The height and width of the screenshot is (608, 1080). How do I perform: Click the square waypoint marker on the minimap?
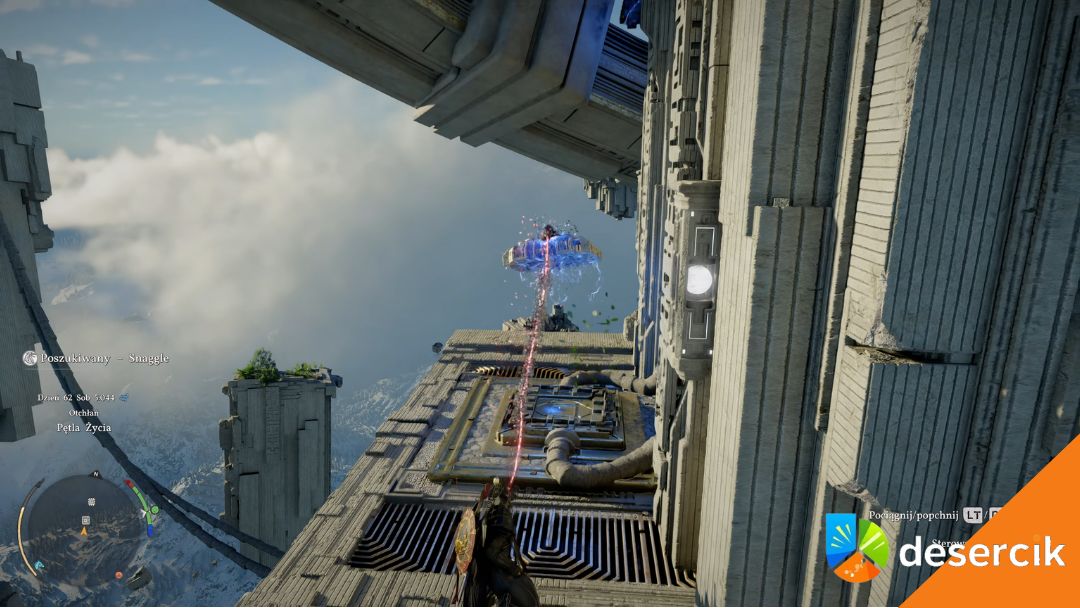point(85,520)
